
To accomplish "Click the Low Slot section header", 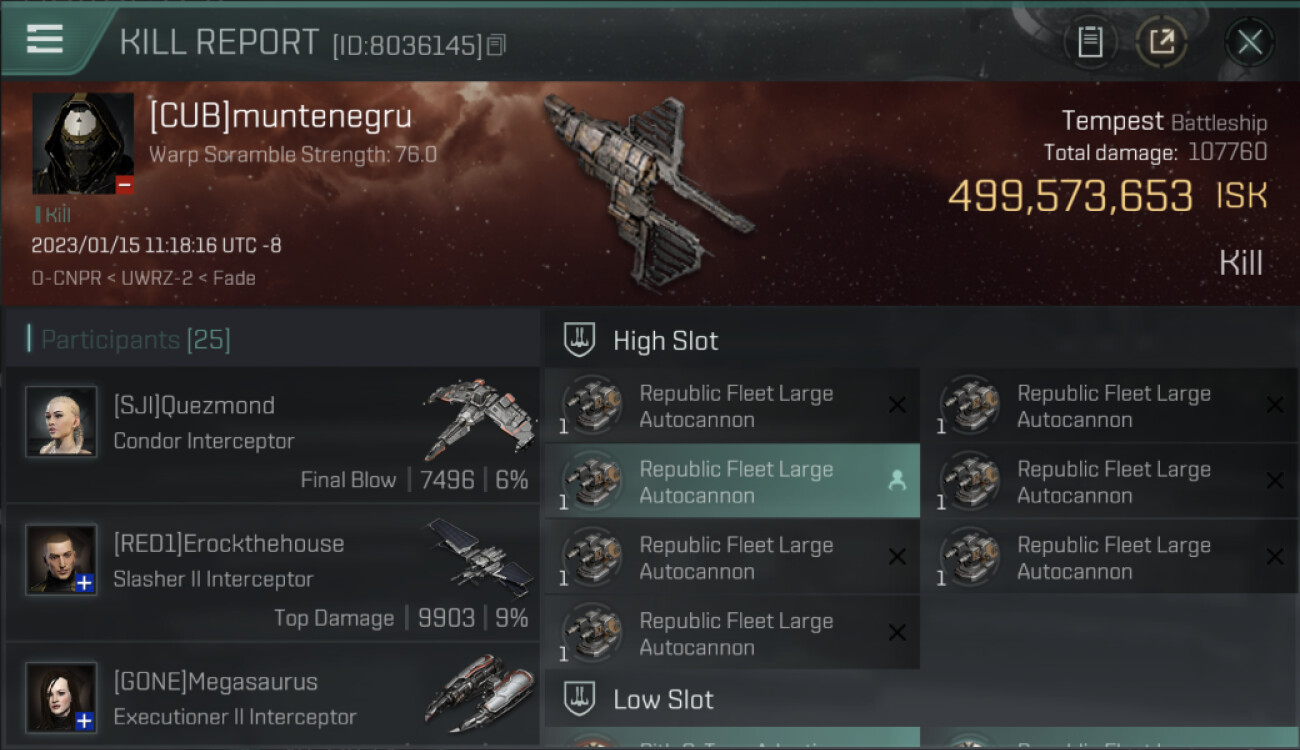I will point(663,699).
